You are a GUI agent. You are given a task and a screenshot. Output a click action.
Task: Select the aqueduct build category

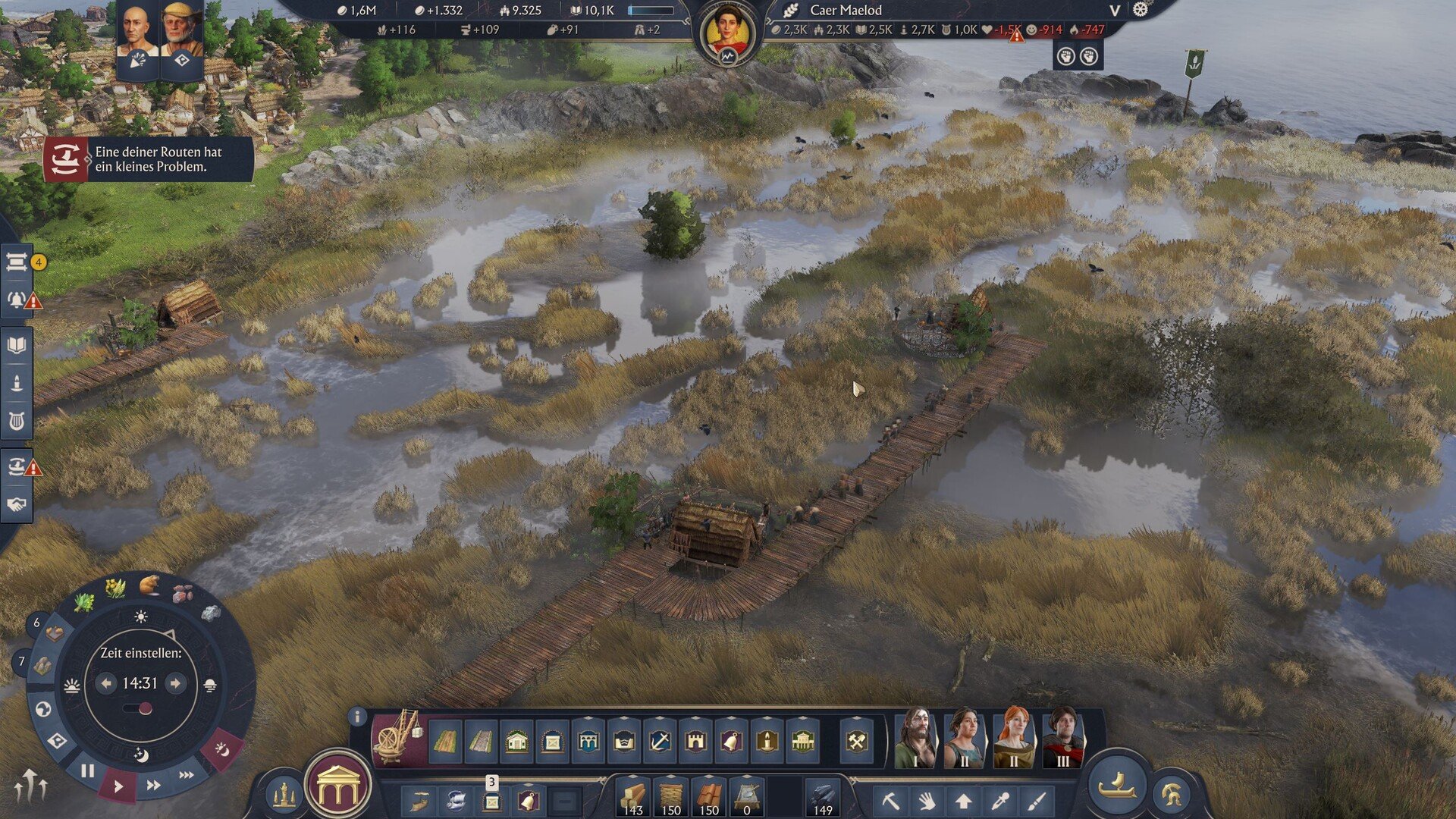pyautogui.click(x=588, y=741)
